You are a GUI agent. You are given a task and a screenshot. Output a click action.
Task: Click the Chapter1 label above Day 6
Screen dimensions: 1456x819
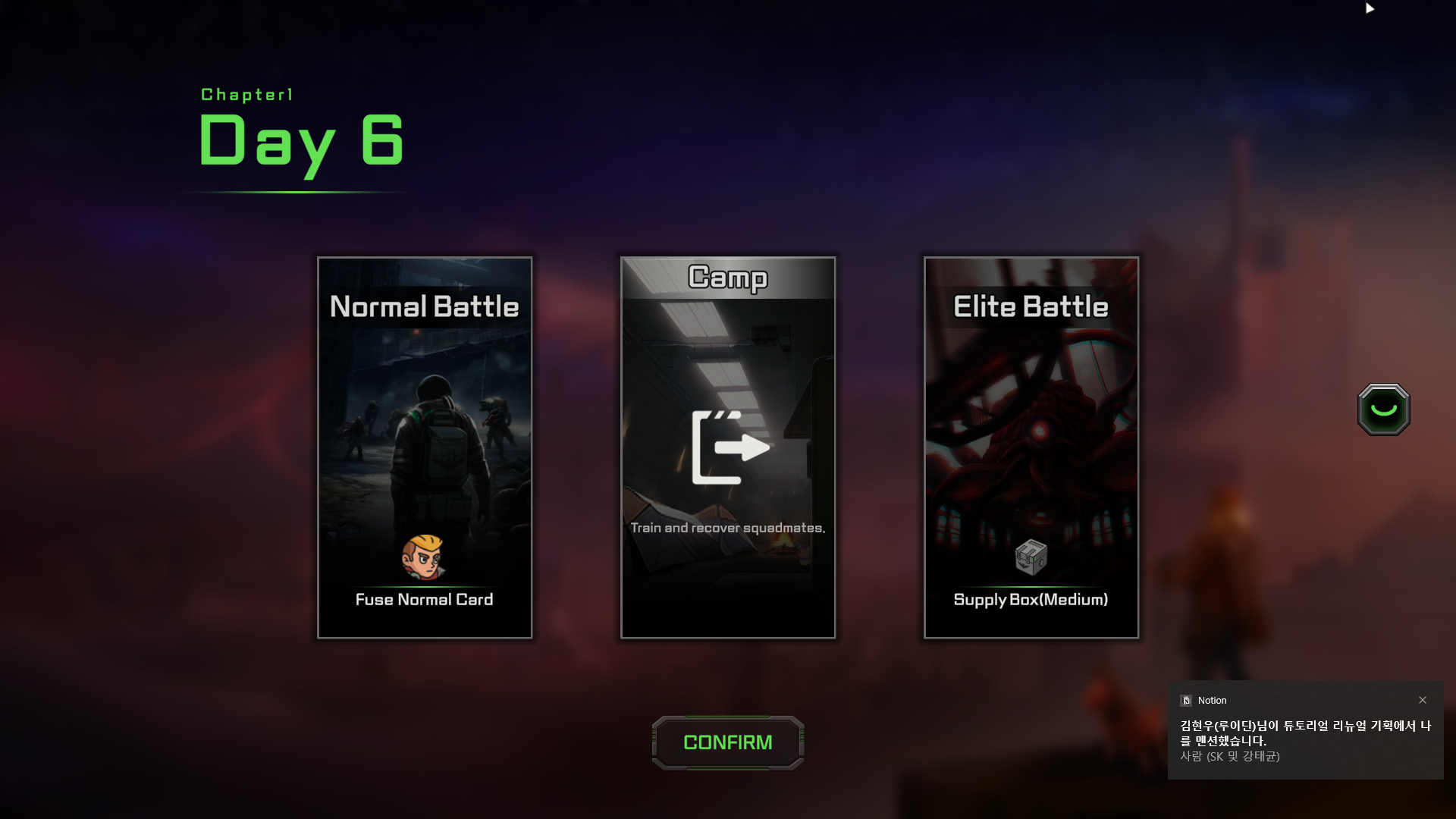(246, 94)
